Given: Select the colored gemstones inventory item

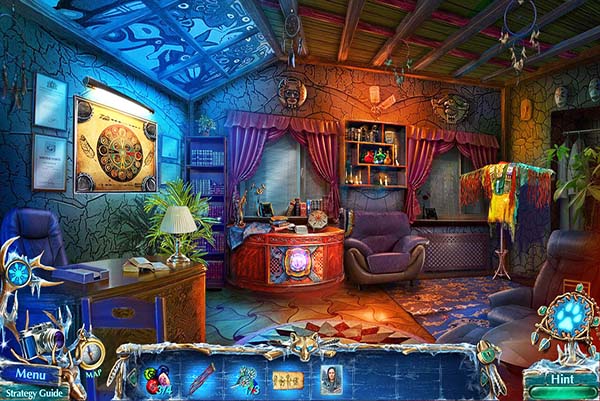Looking at the screenshot, I should point(157,379).
